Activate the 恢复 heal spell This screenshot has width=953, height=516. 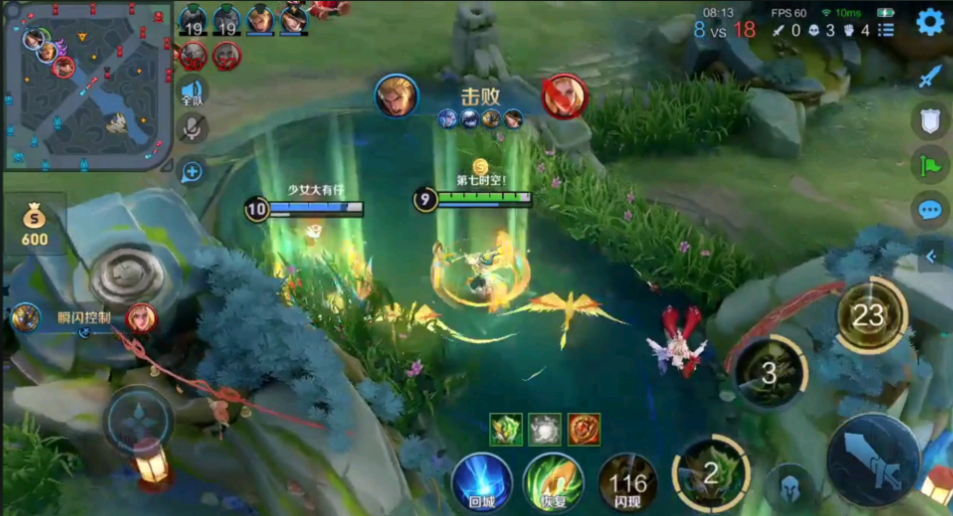[x=554, y=482]
